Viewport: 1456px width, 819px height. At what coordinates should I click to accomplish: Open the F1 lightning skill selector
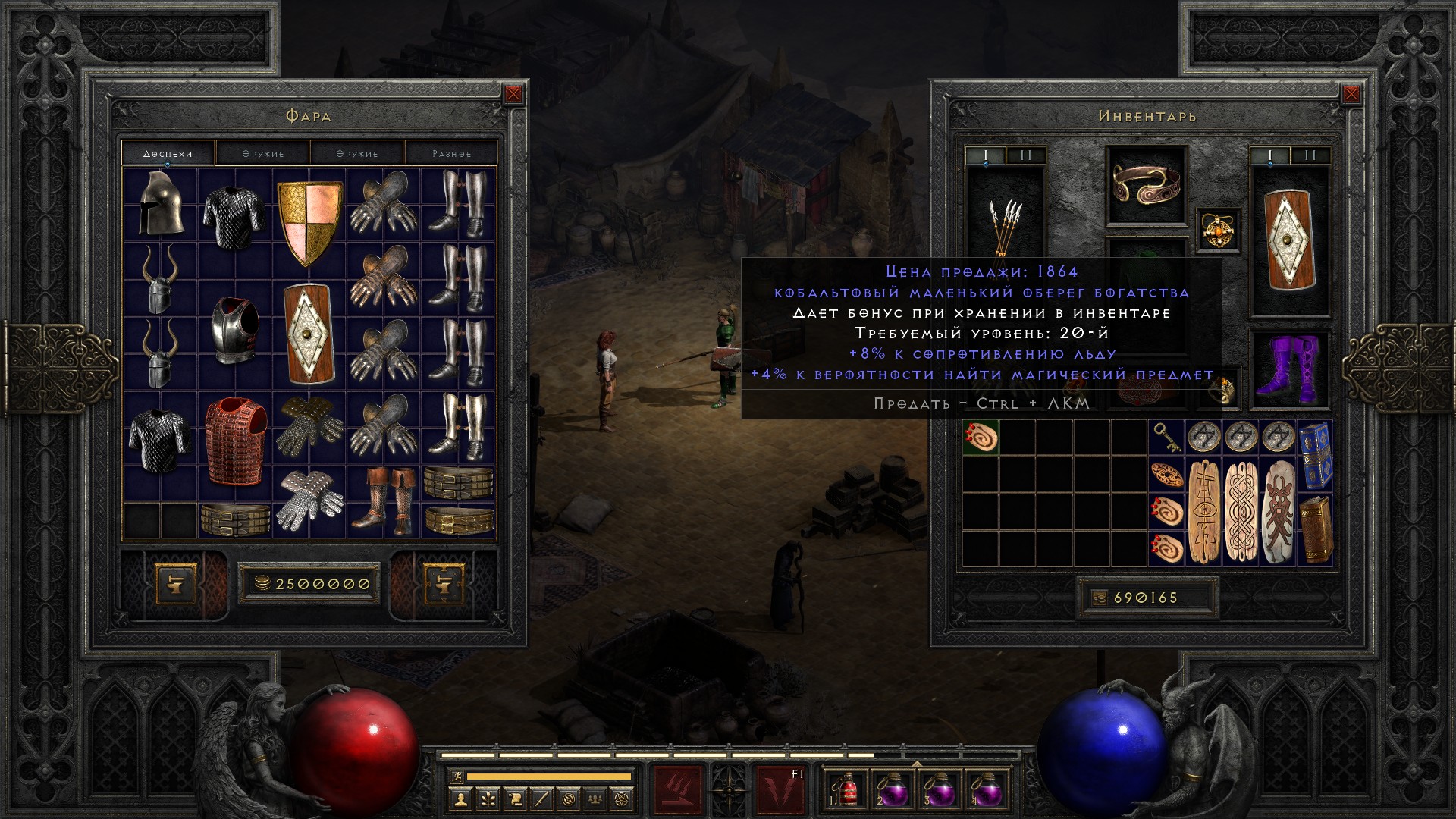[x=780, y=790]
